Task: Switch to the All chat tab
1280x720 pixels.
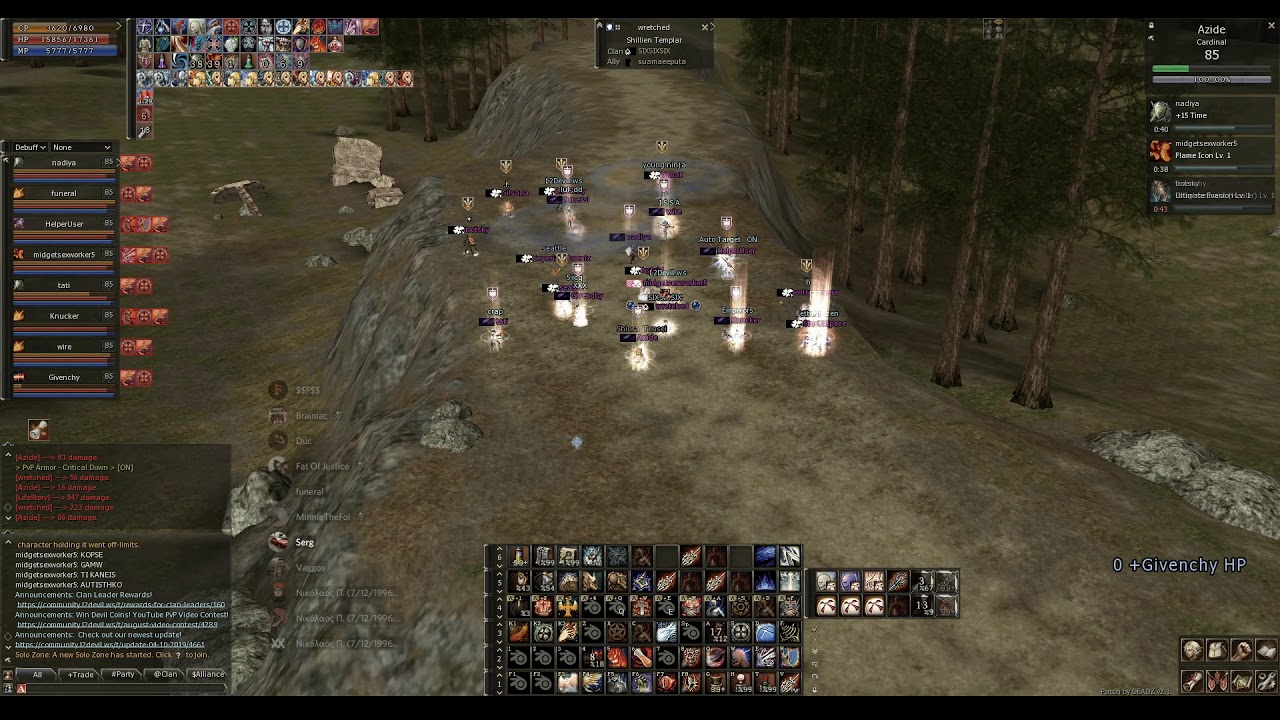Action: coord(37,675)
